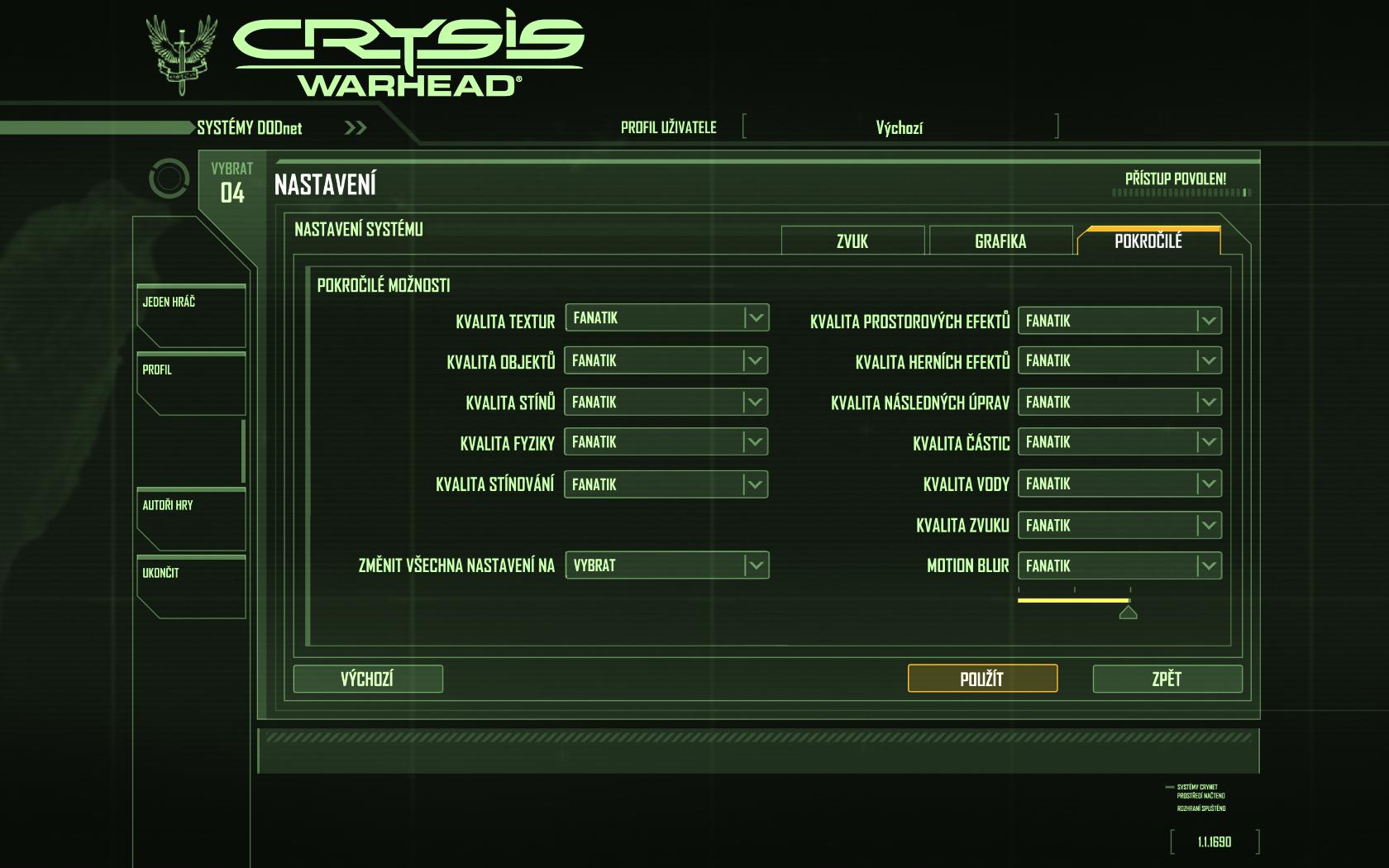Expand the Kvalita objektů dropdown

[666, 360]
